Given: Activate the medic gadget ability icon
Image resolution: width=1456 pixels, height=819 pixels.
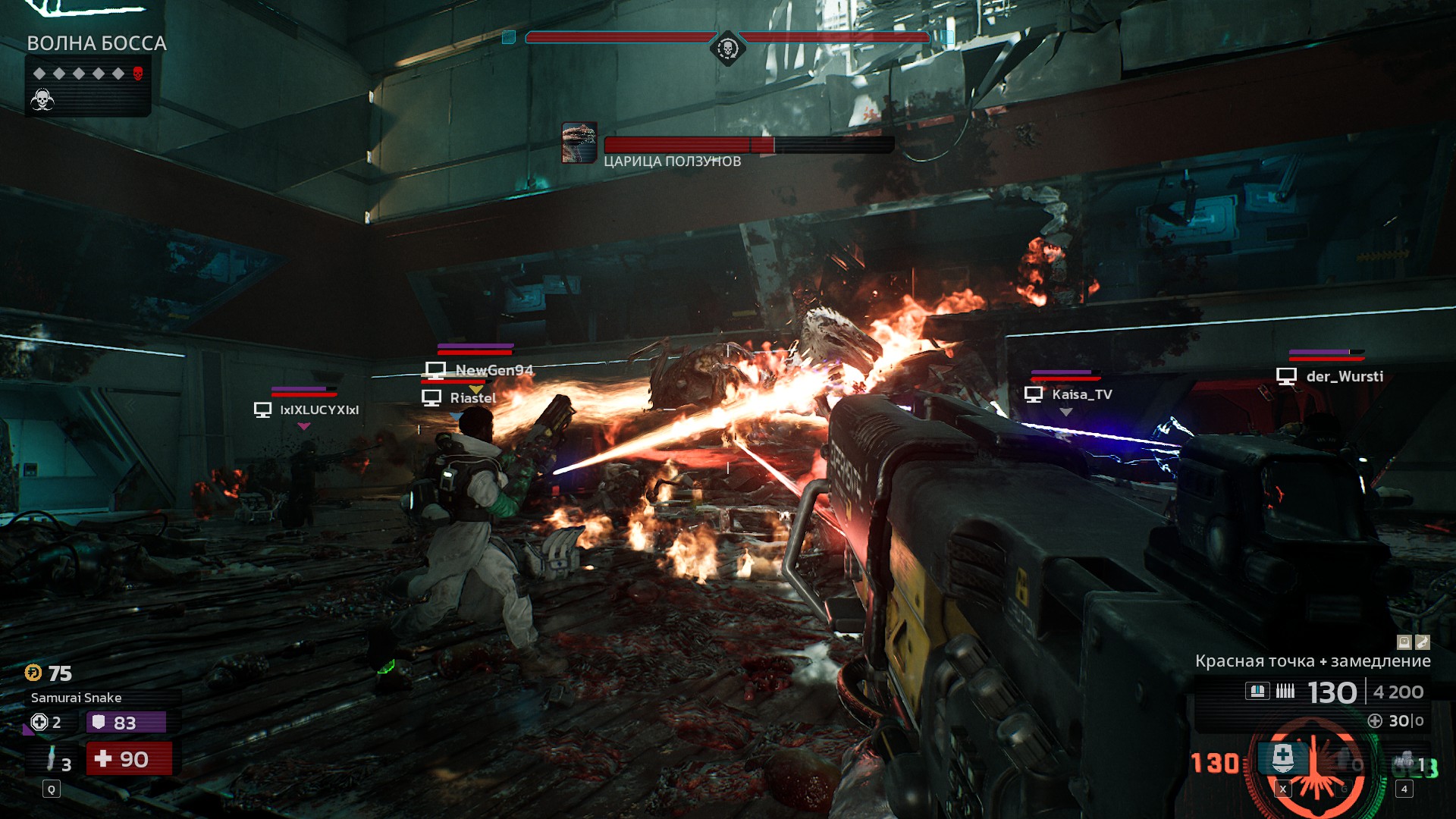Looking at the screenshot, I should (x=1282, y=757).
